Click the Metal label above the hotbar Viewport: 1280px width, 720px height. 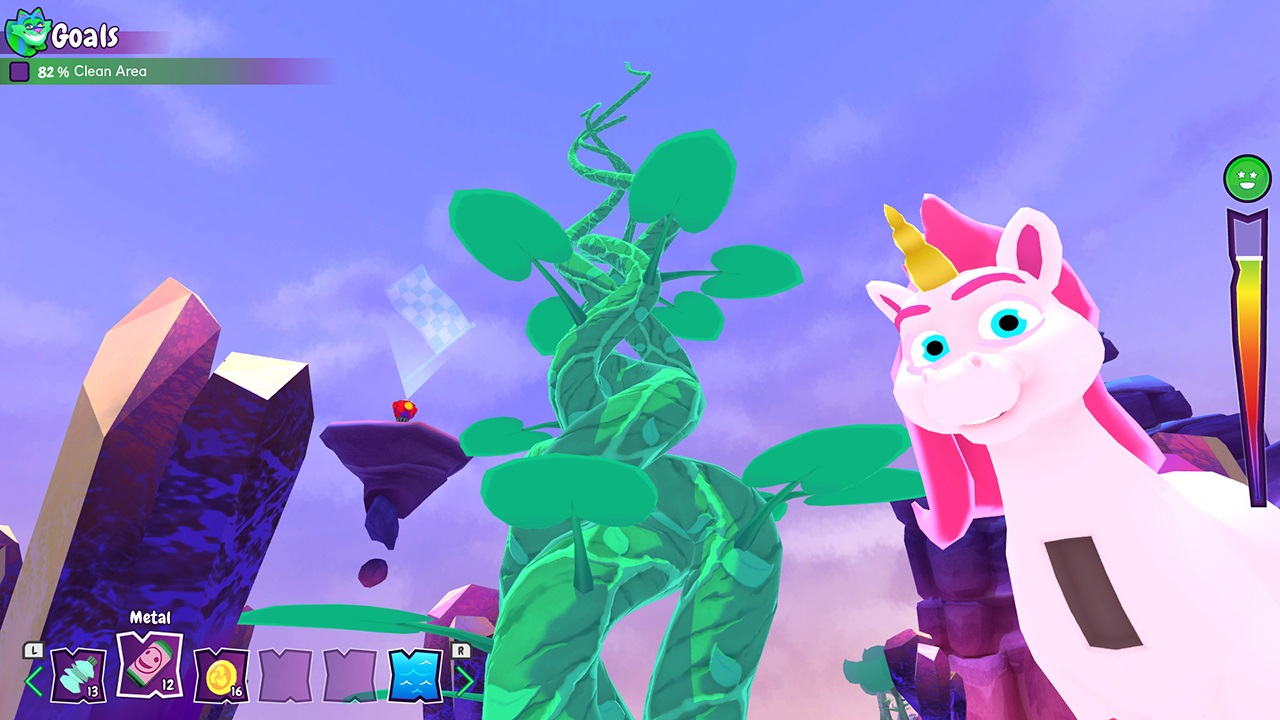point(148,617)
